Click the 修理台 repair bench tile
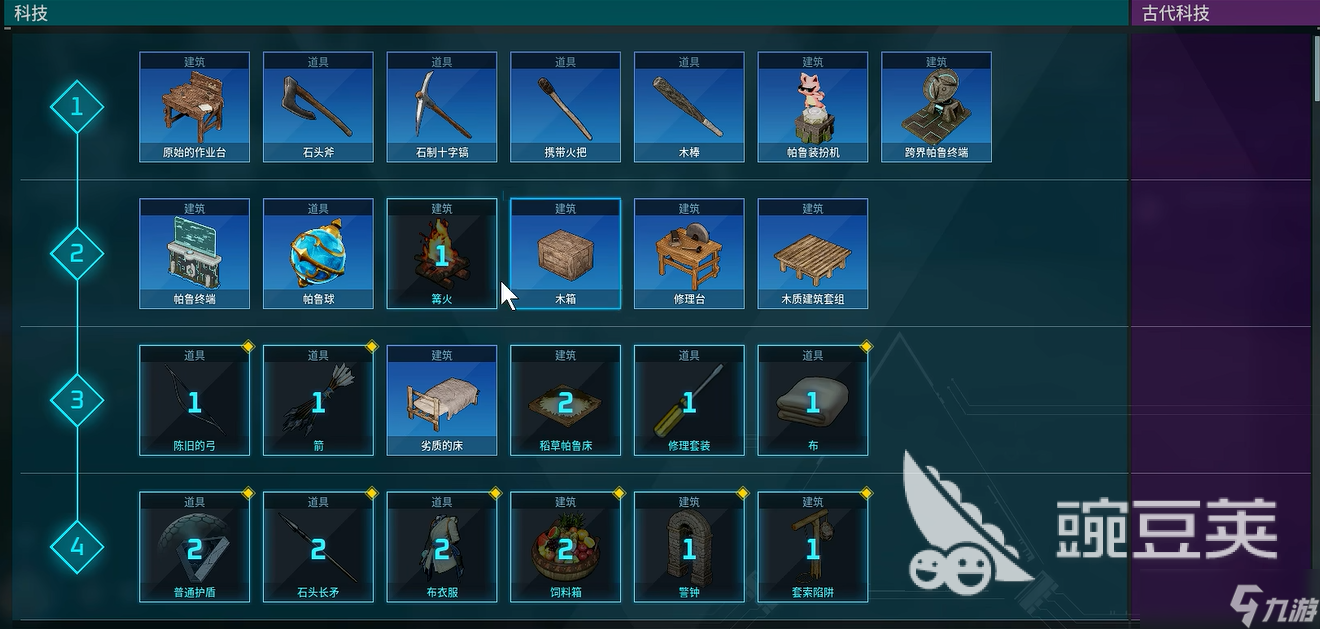Screen dimensions: 1320x629 point(689,254)
